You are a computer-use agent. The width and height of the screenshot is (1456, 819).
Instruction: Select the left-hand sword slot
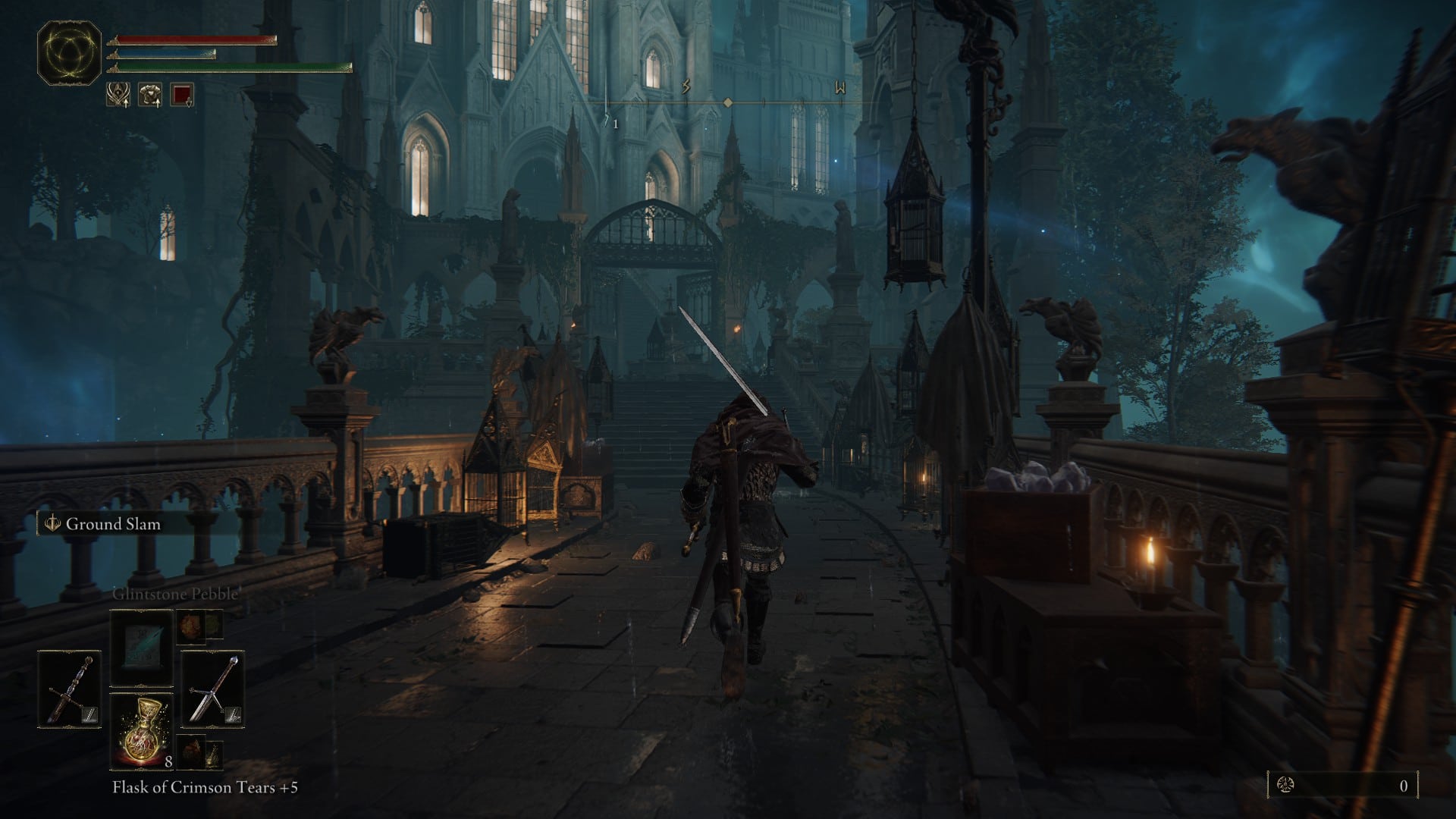tap(69, 689)
